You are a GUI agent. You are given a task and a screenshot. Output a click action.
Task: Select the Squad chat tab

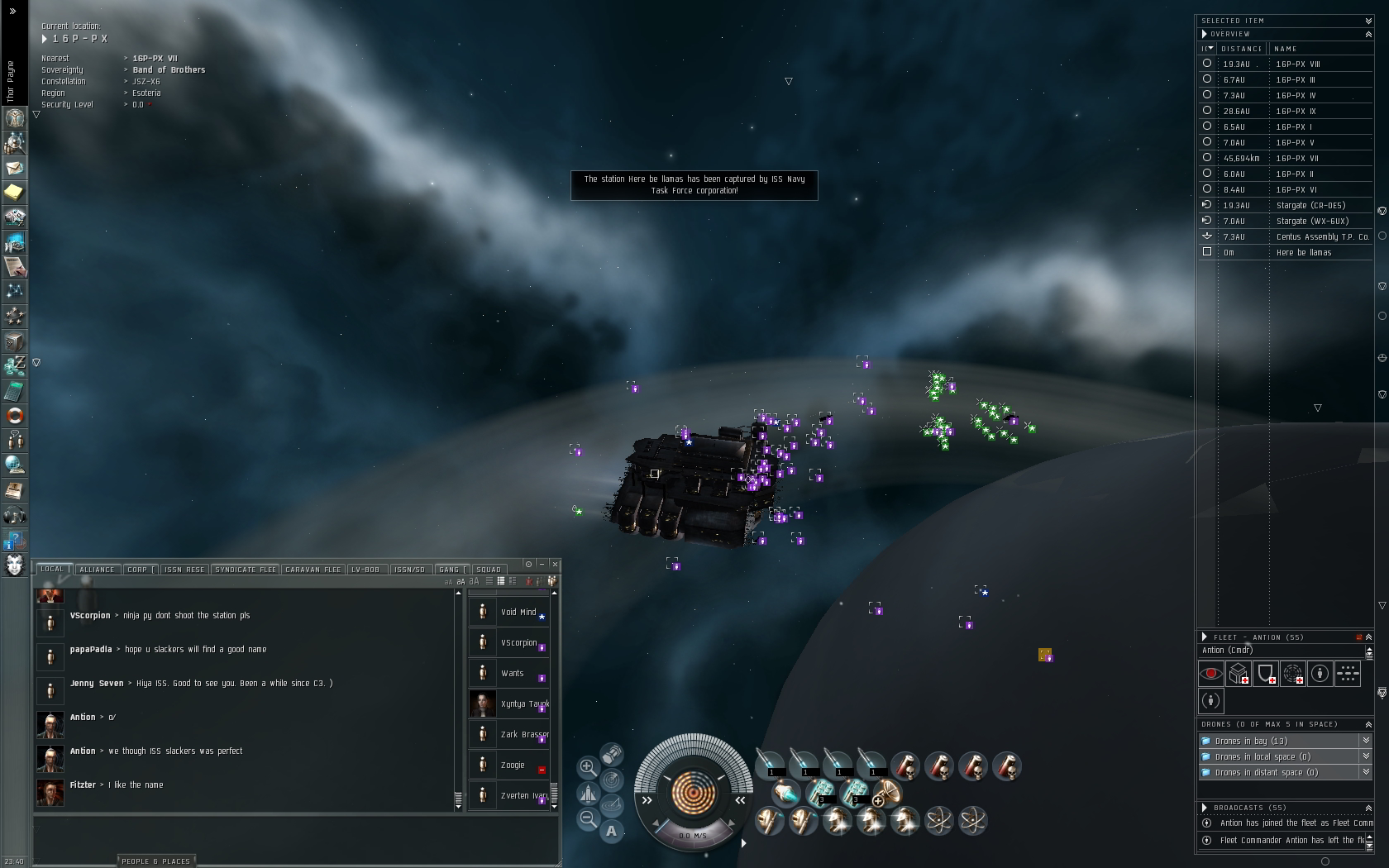[488, 570]
